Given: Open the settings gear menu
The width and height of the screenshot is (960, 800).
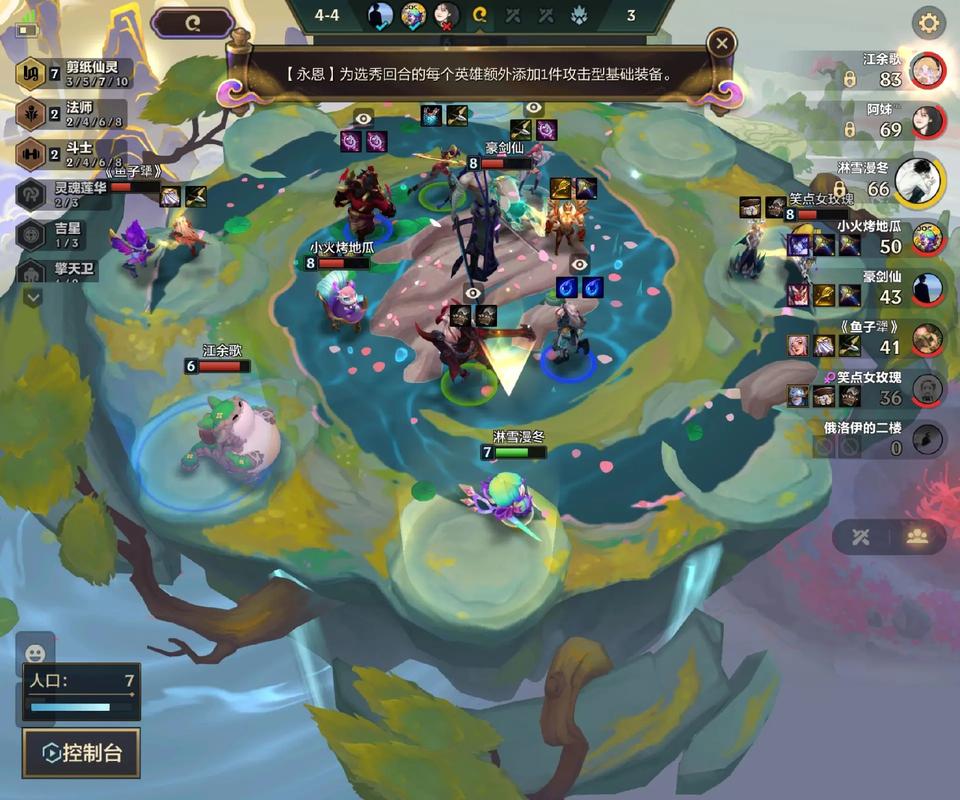Looking at the screenshot, I should (x=930, y=22).
